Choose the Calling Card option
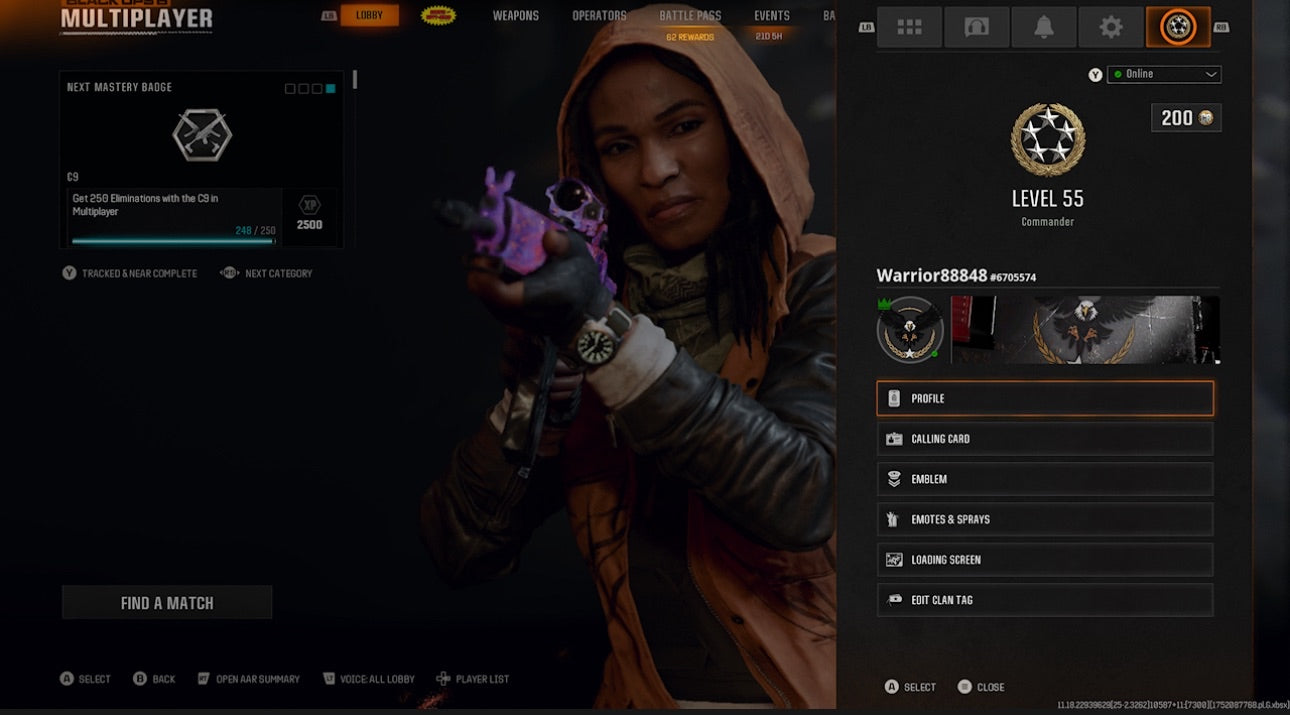 pos(1045,439)
